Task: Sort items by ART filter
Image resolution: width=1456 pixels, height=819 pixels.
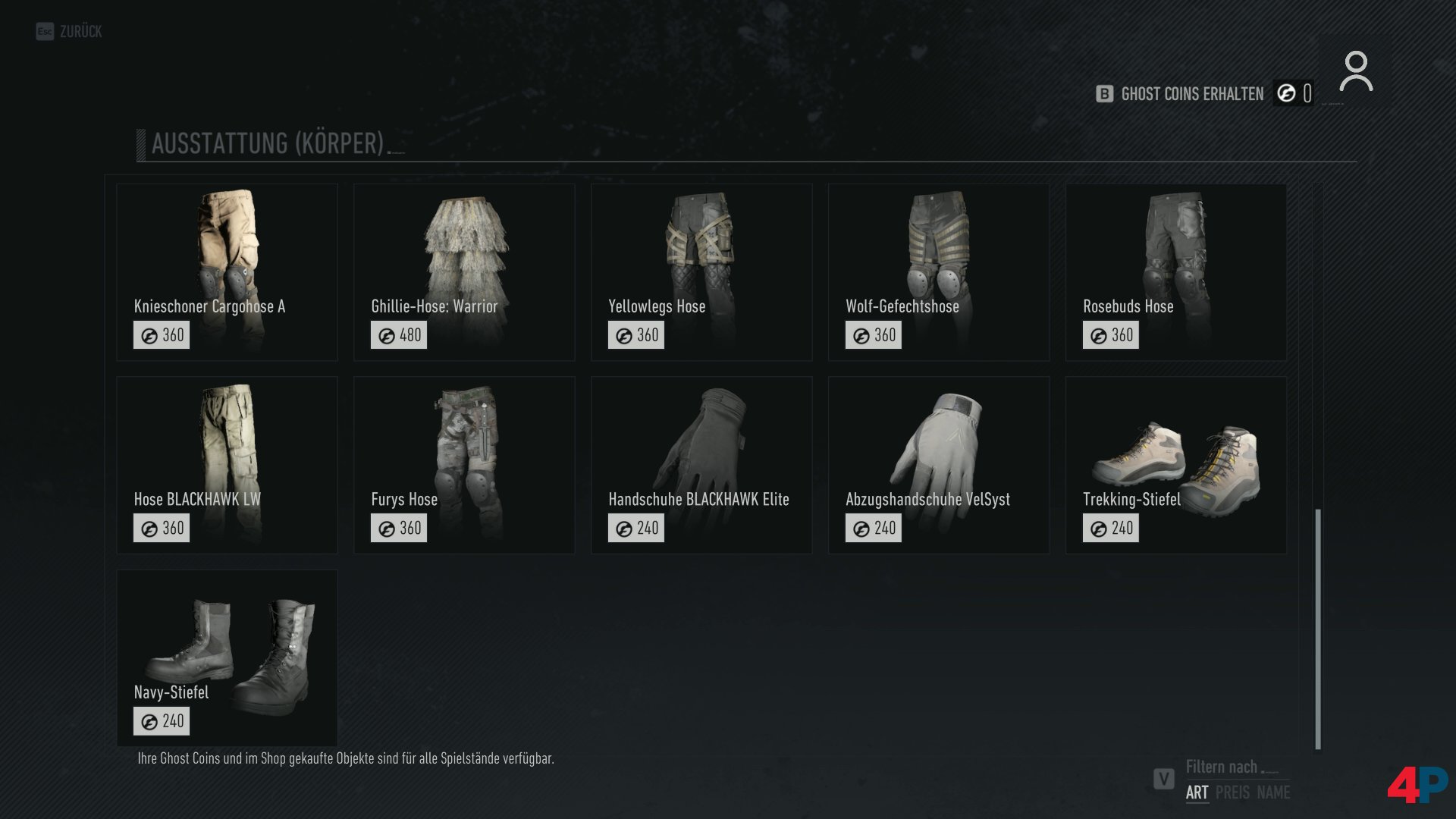Action: [x=1197, y=792]
